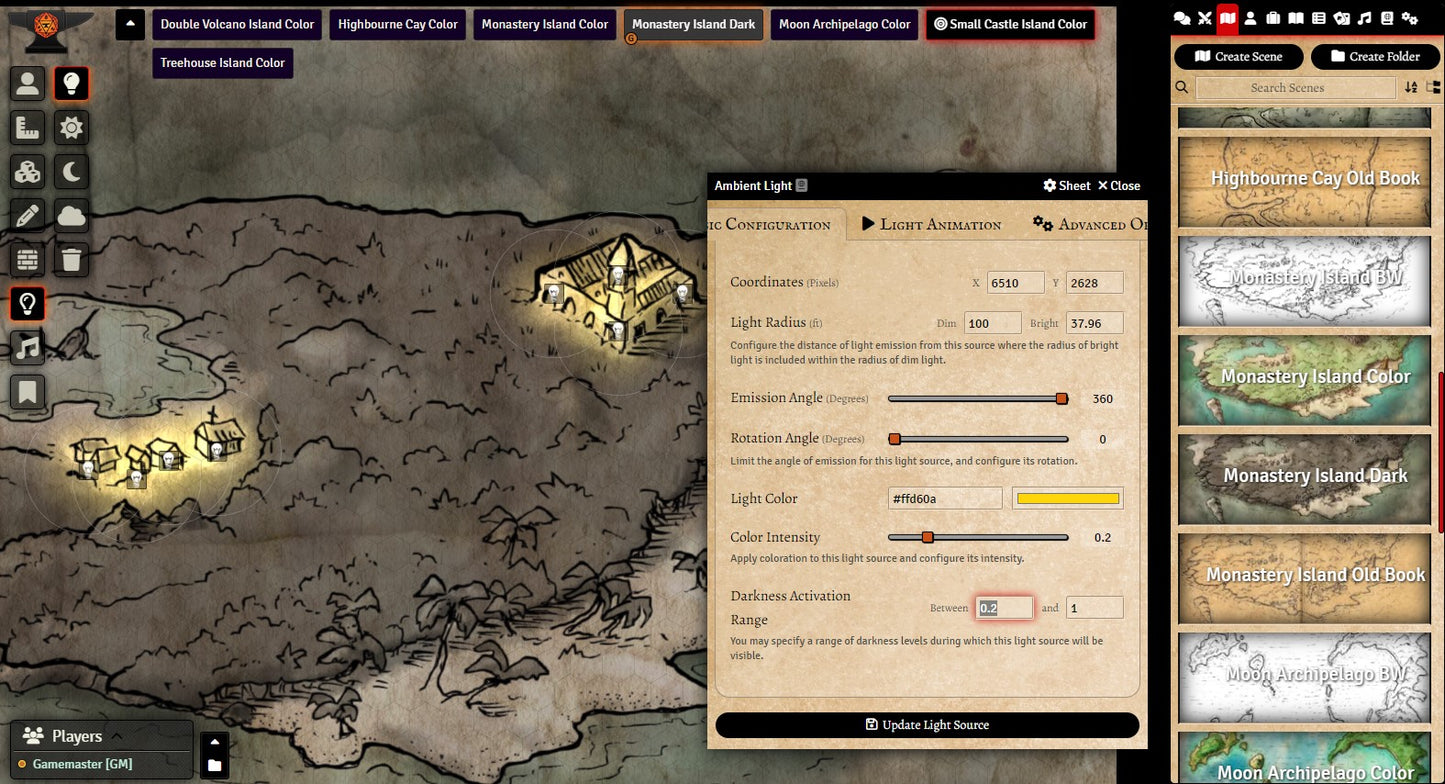1445x784 pixels.
Task: Switch to the Light Animation tab
Action: 931,224
